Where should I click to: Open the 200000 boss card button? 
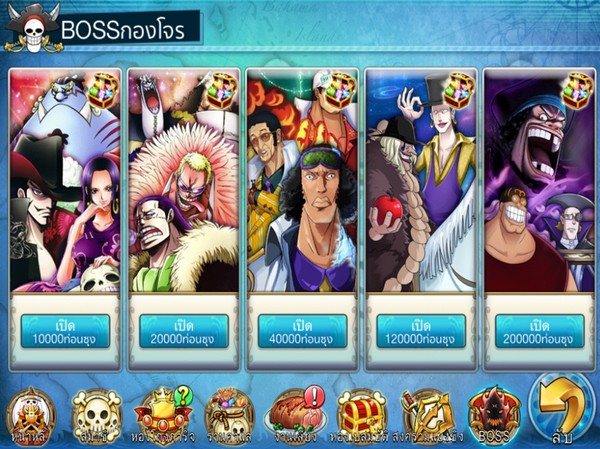tap(538, 332)
